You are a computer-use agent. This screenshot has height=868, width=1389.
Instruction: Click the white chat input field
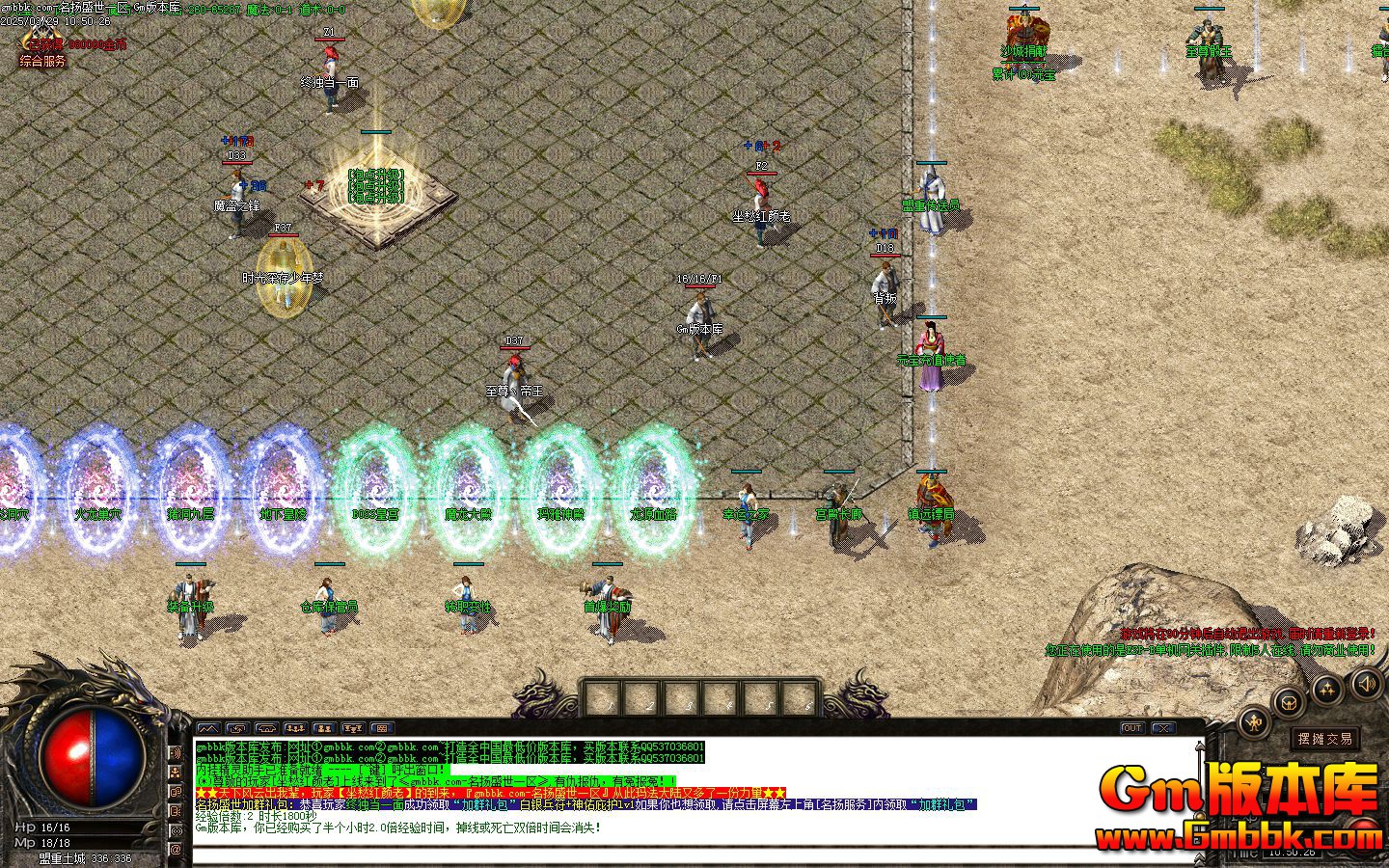tap(675, 856)
